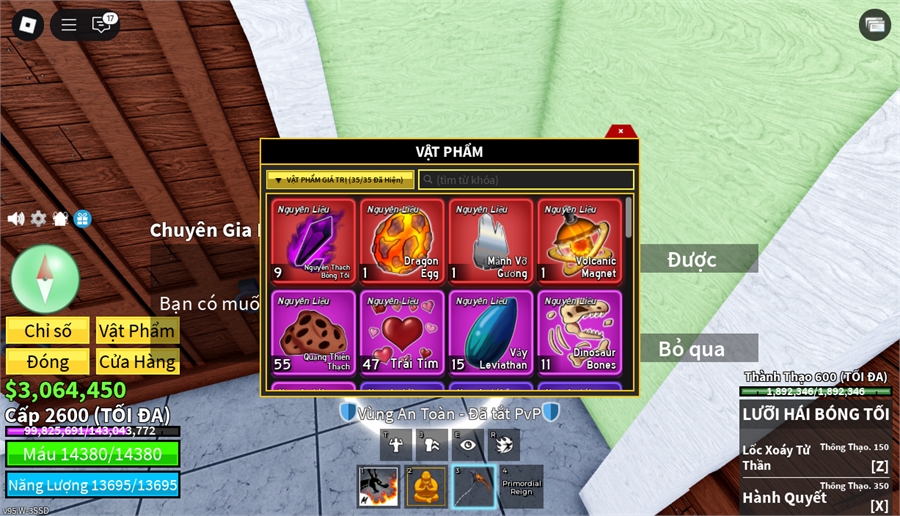Choose the Bỏ qua dialogue option
The width and height of the screenshot is (900, 516).
pyautogui.click(x=698, y=348)
